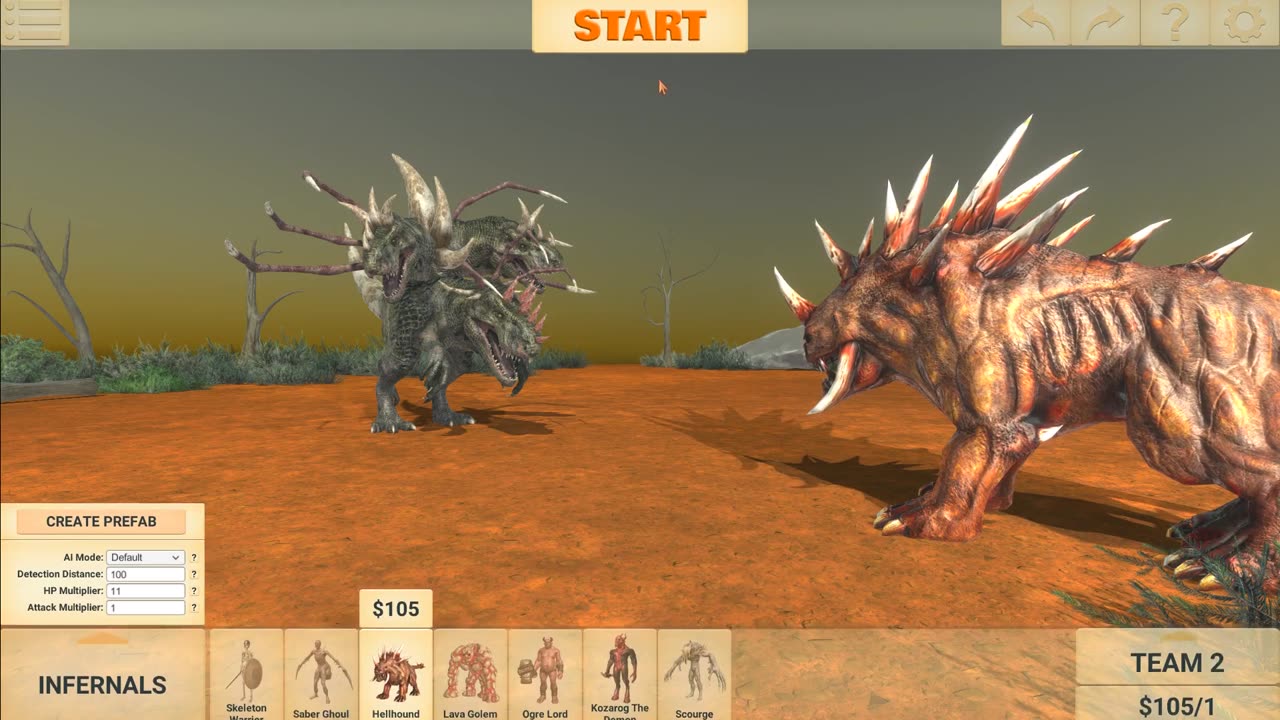
Task: Redo the last action
Action: point(1105,22)
